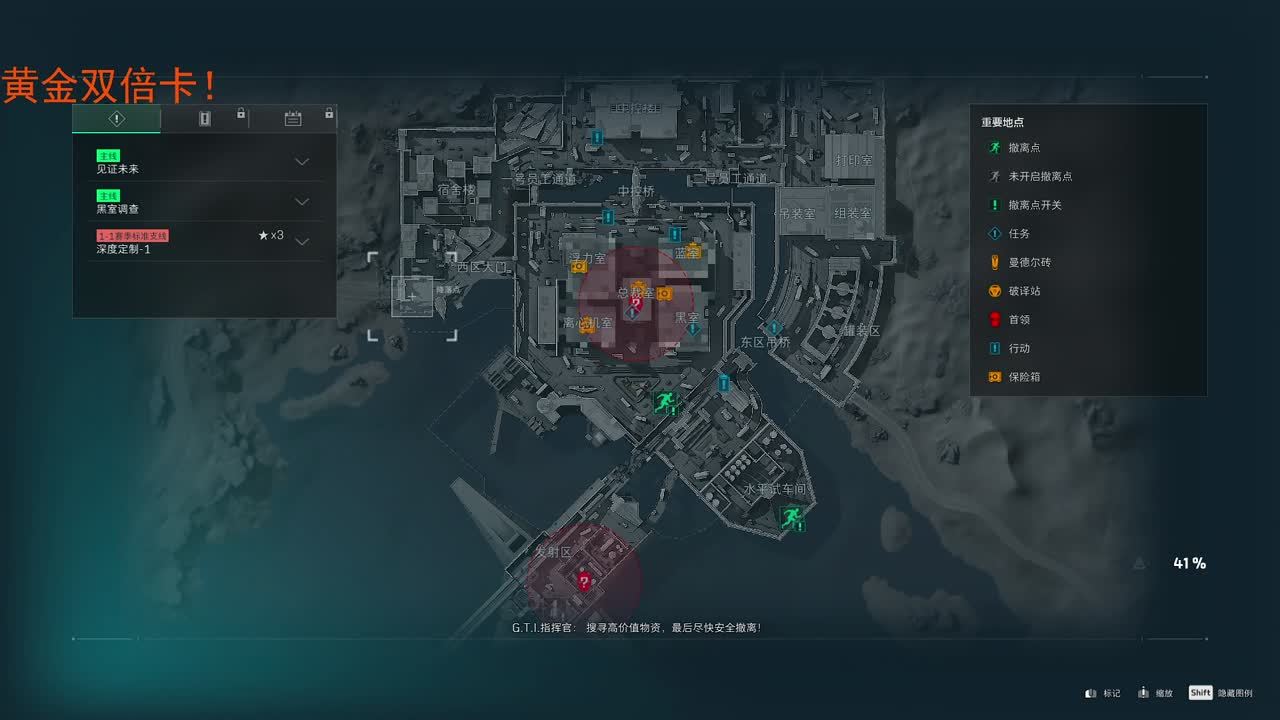Click the boss marker in 发射区
Image resolution: width=1280 pixels, height=720 pixels.
[584, 581]
